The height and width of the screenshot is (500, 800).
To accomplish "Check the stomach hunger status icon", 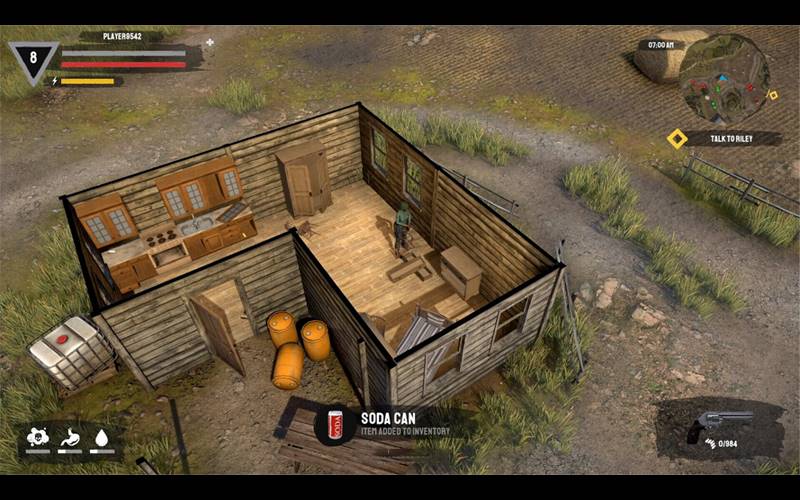I will [69, 436].
